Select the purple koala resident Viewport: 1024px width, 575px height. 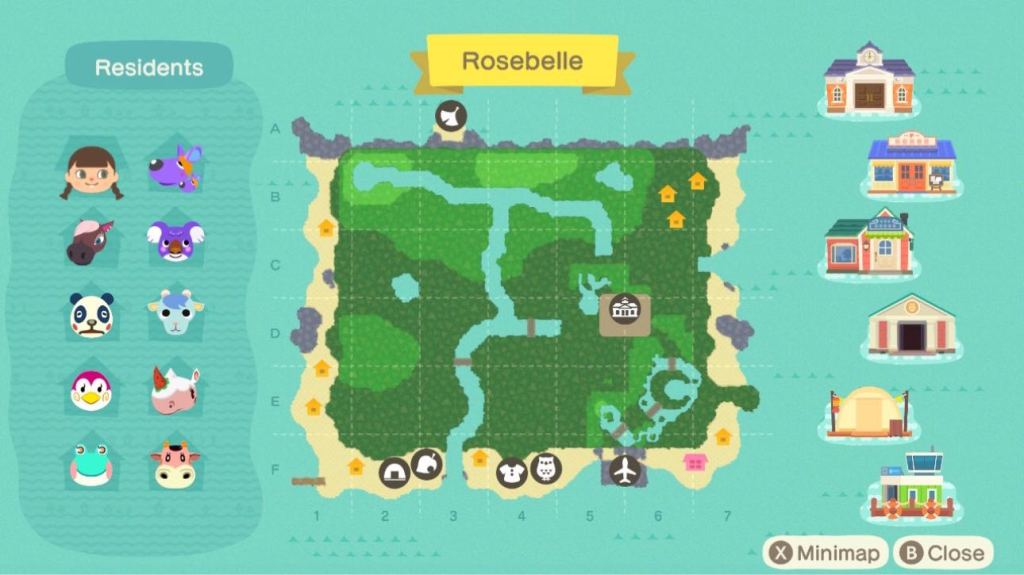tap(176, 241)
